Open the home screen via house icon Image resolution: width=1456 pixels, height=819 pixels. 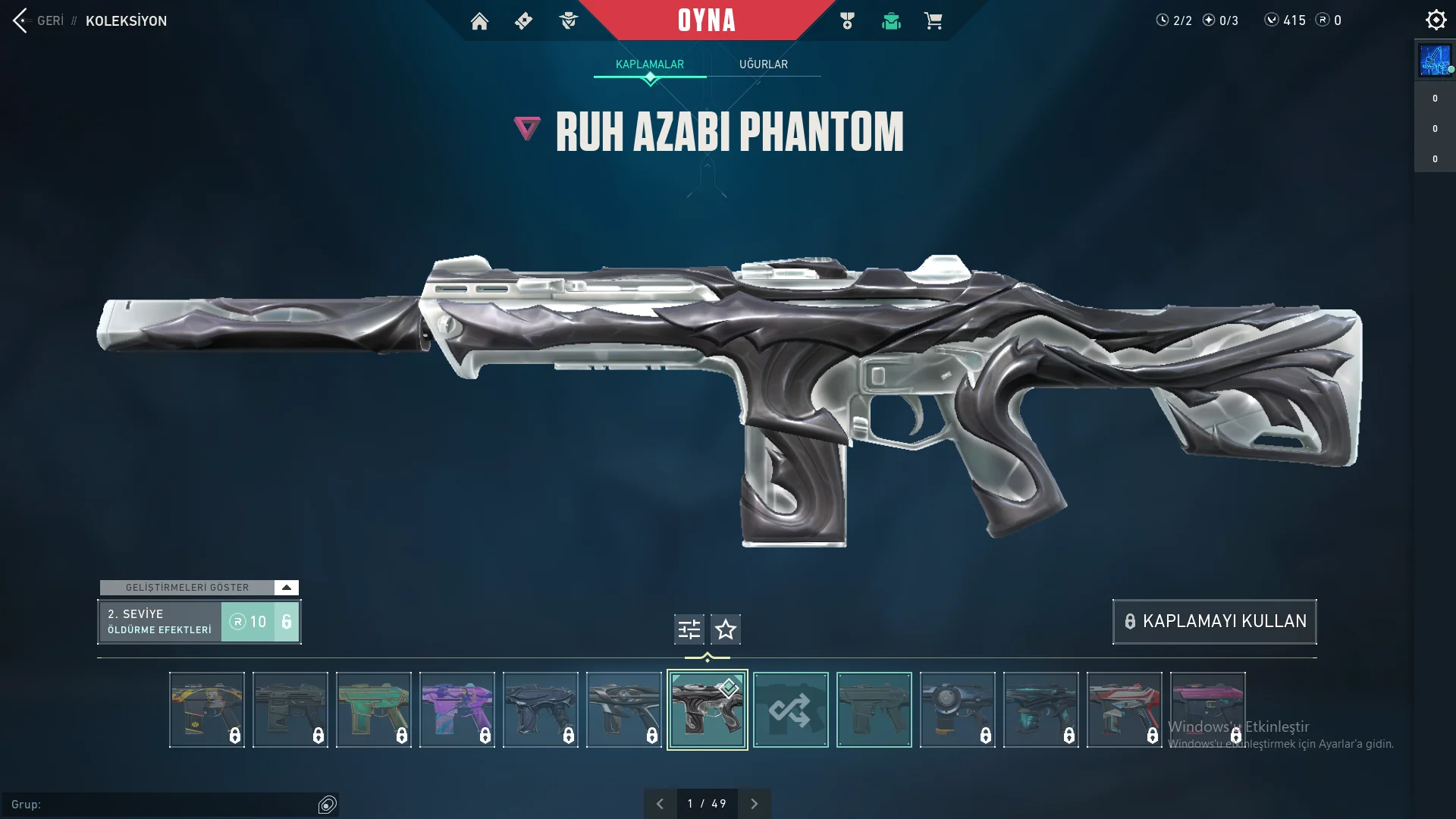click(x=479, y=21)
